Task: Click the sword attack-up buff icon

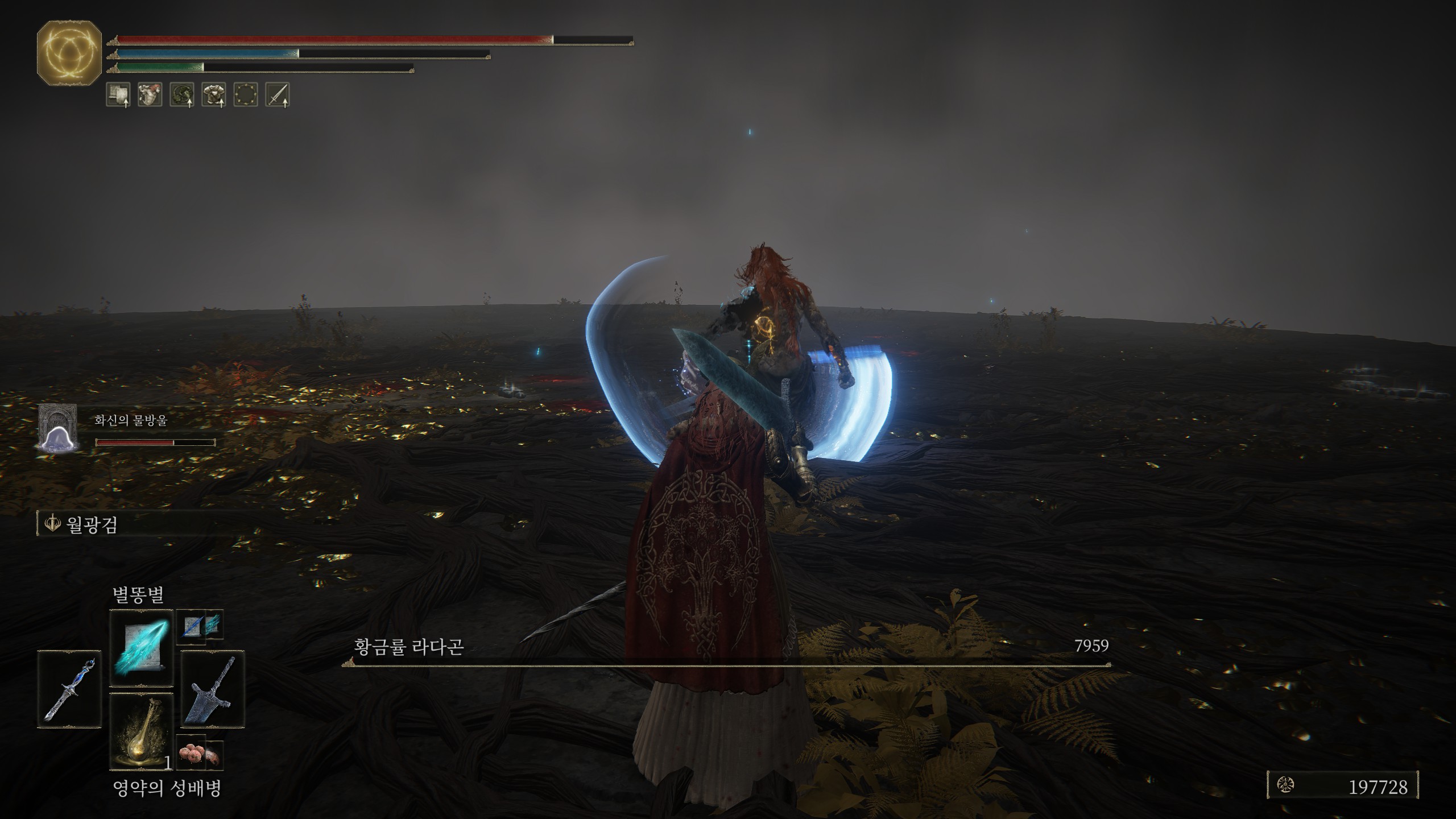Action: [x=278, y=94]
